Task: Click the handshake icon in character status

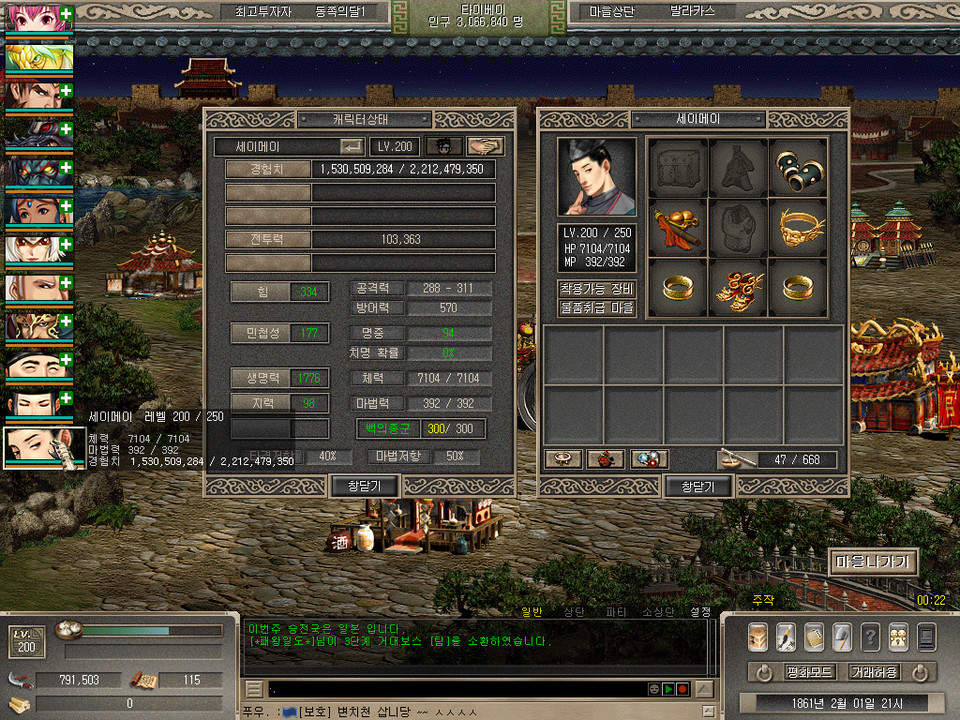Action: (485, 146)
